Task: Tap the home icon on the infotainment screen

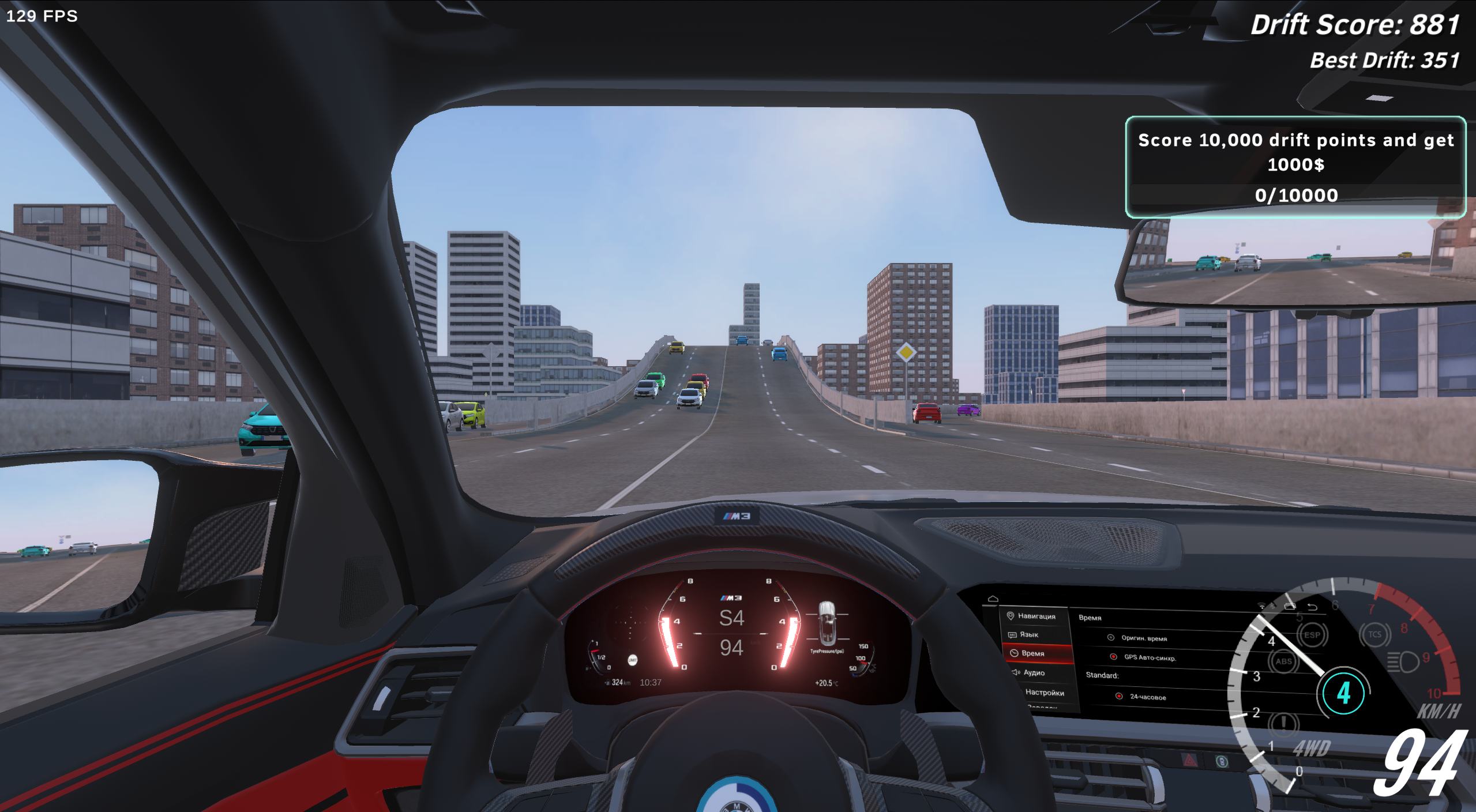Action: click(992, 598)
